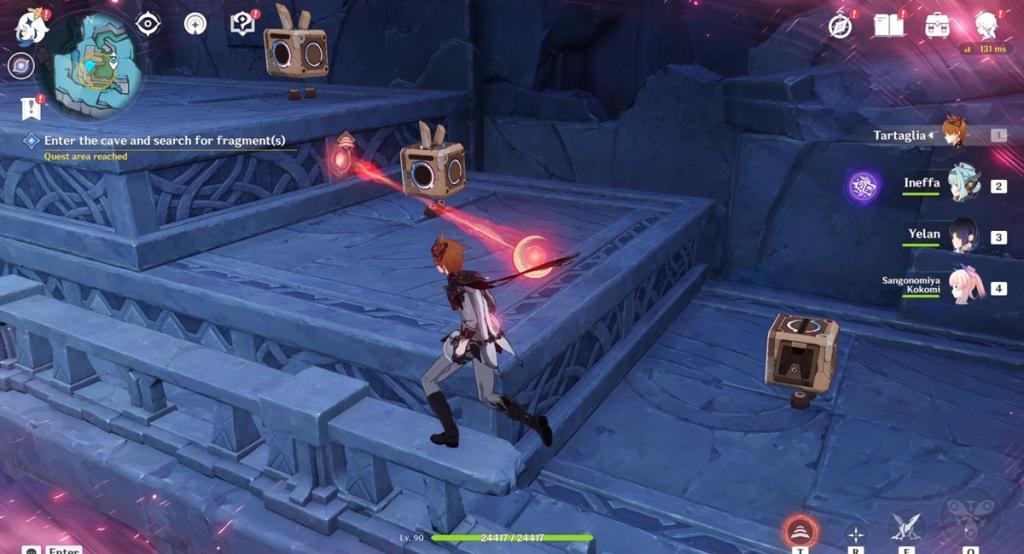1024x554 pixels.
Task: Open the question-mark tutorial icon
Action: (243, 23)
